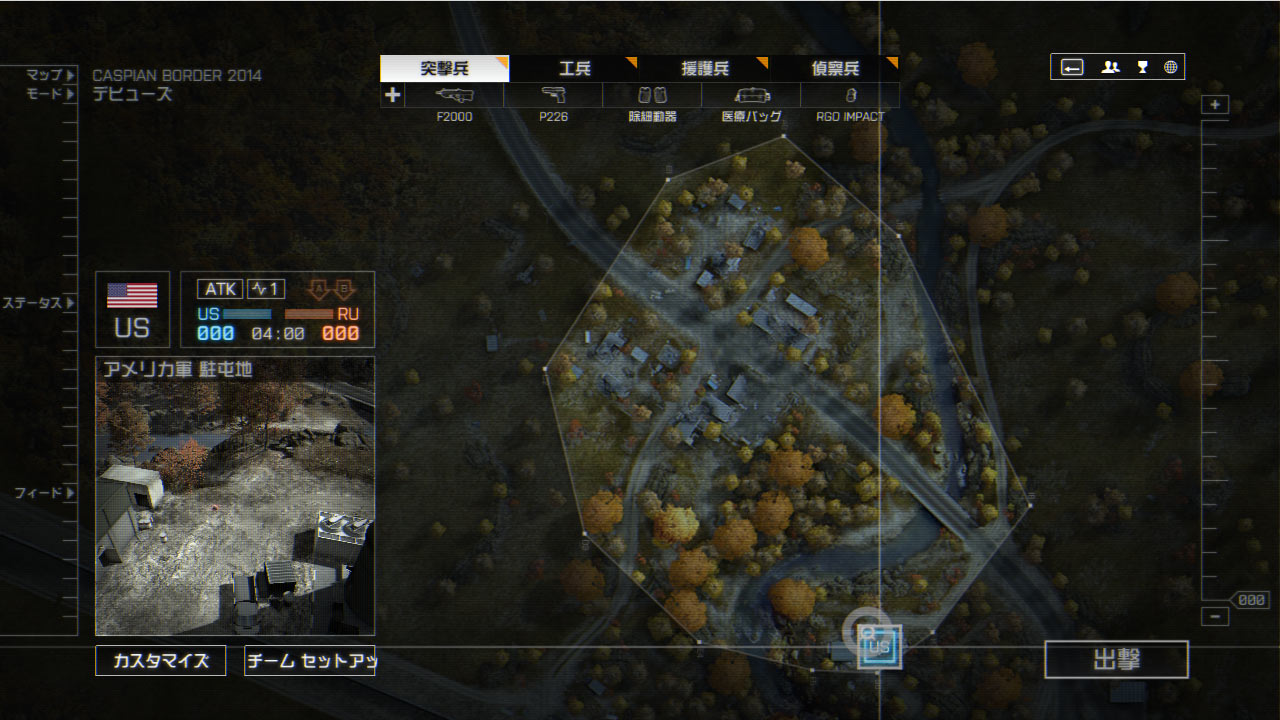The image size is (1280, 720).
Task: Switch to the 偵察兵 recon class tab
Action: pos(834,69)
